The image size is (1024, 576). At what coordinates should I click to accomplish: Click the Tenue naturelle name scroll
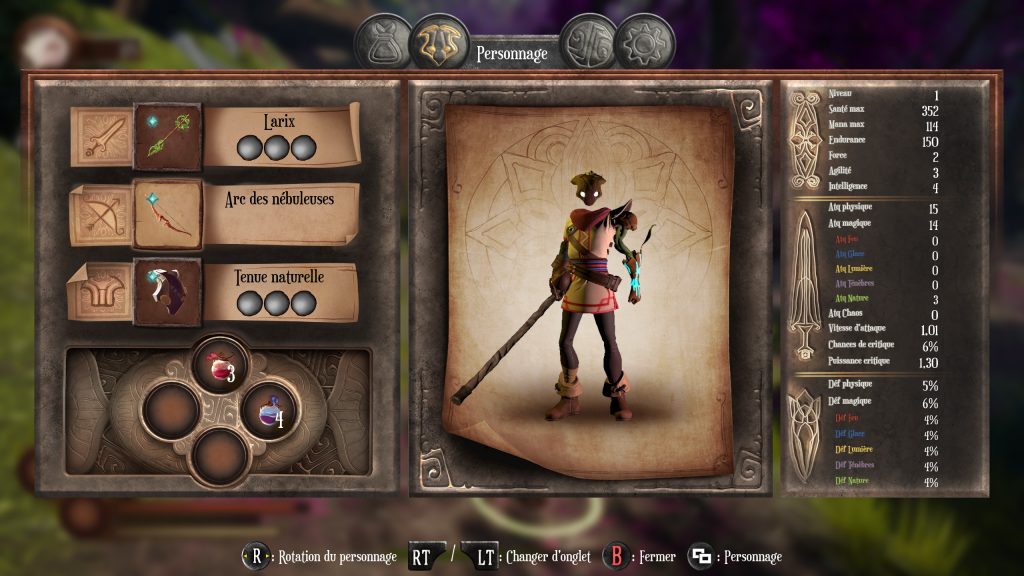coord(280,290)
